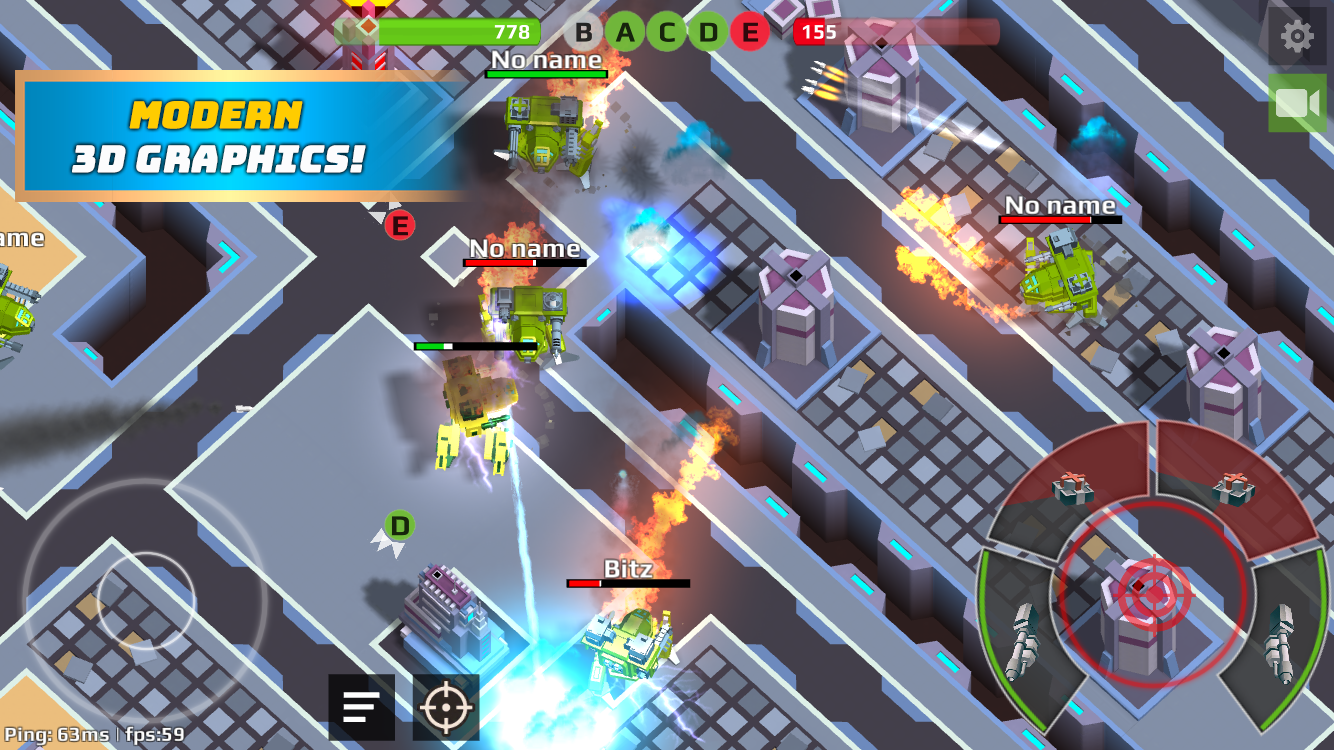The height and width of the screenshot is (750, 1334).
Task: Tap the control point D indicator
Action: coord(707,31)
